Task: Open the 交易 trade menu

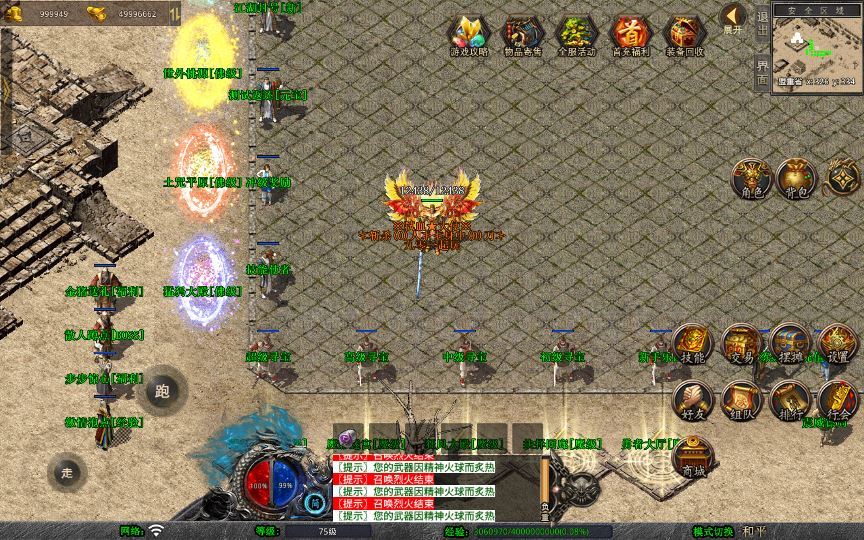Action: (x=741, y=345)
